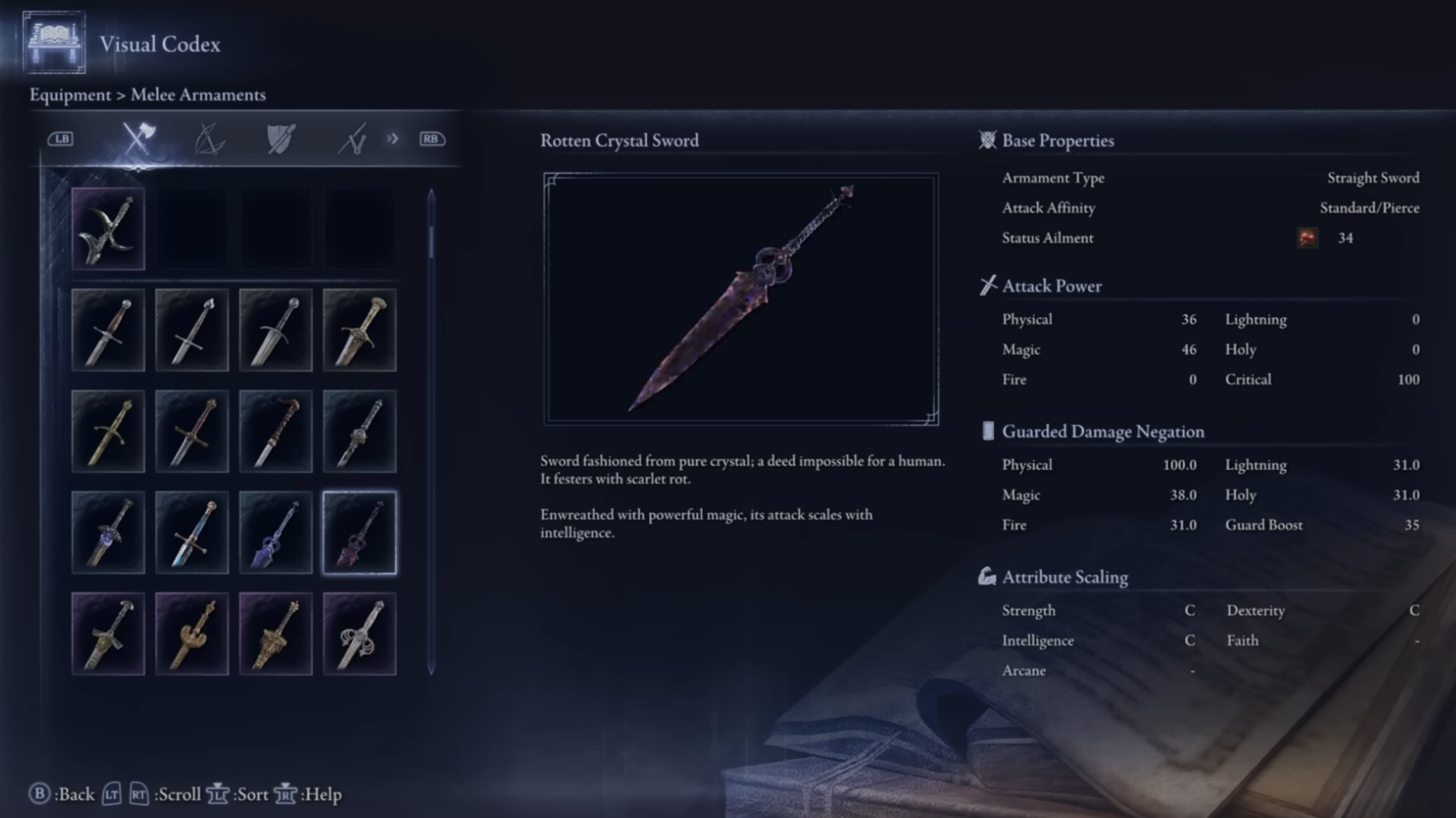Click the Guarded Damage Negation shield icon
Screen dimensions: 1456x818
point(987,431)
